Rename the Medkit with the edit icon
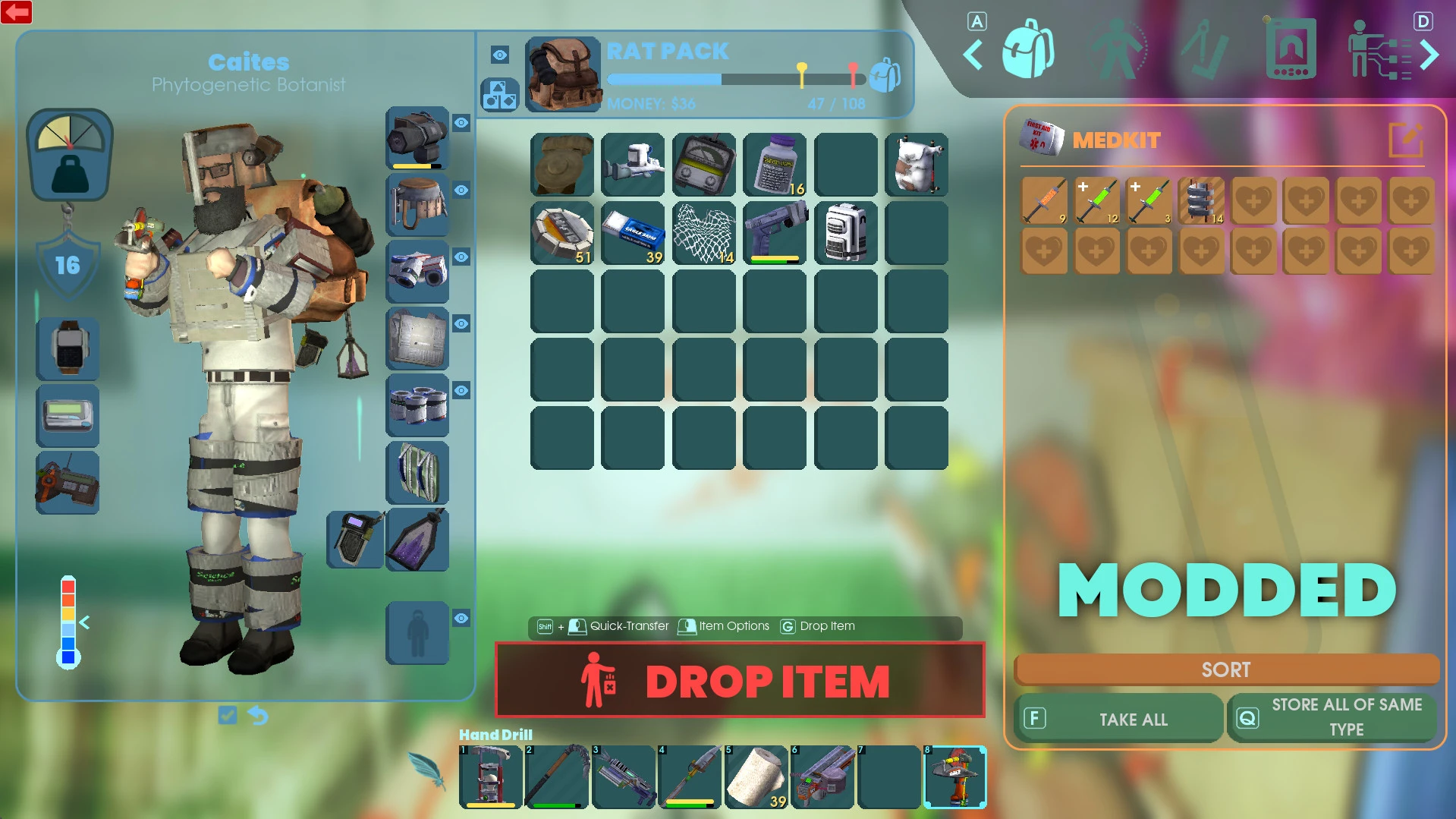The height and width of the screenshot is (819, 1456). (1405, 140)
